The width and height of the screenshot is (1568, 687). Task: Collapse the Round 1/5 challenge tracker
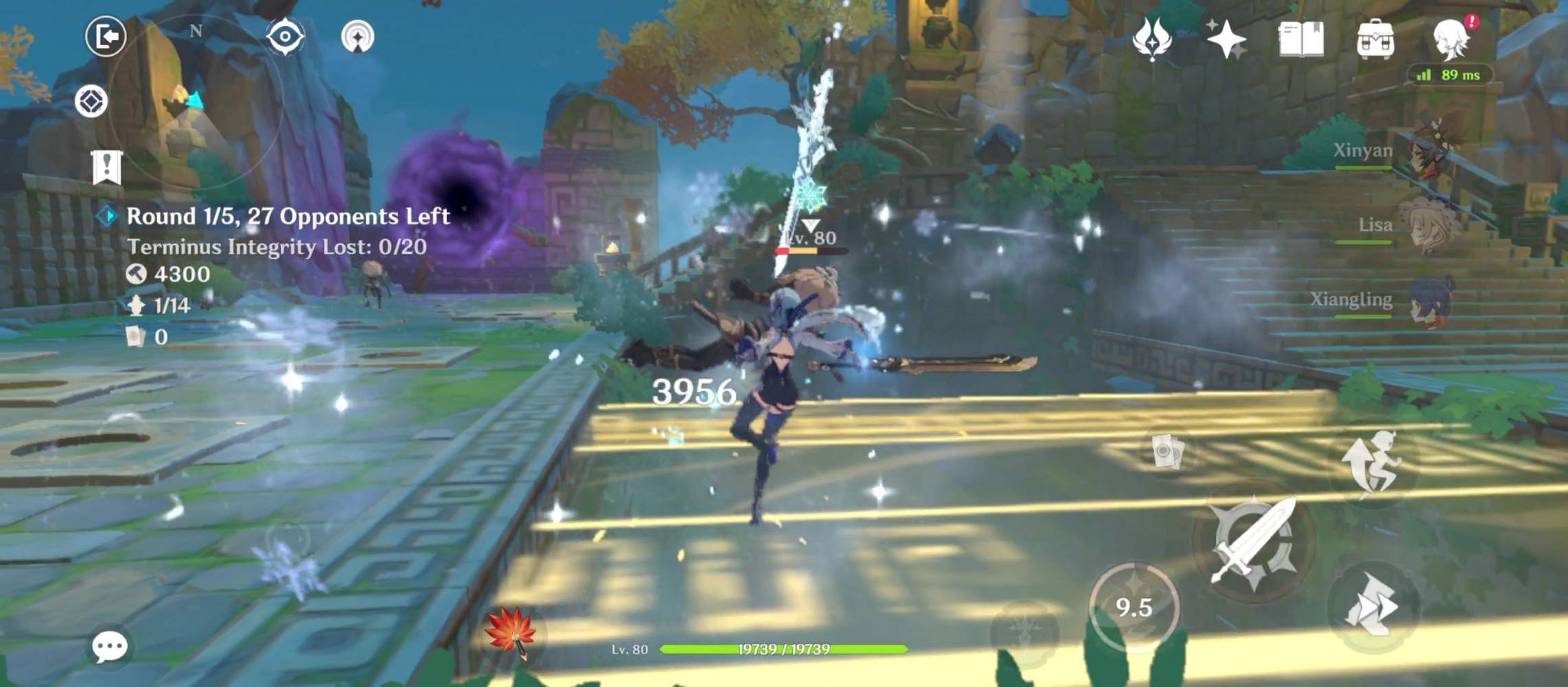(x=107, y=216)
